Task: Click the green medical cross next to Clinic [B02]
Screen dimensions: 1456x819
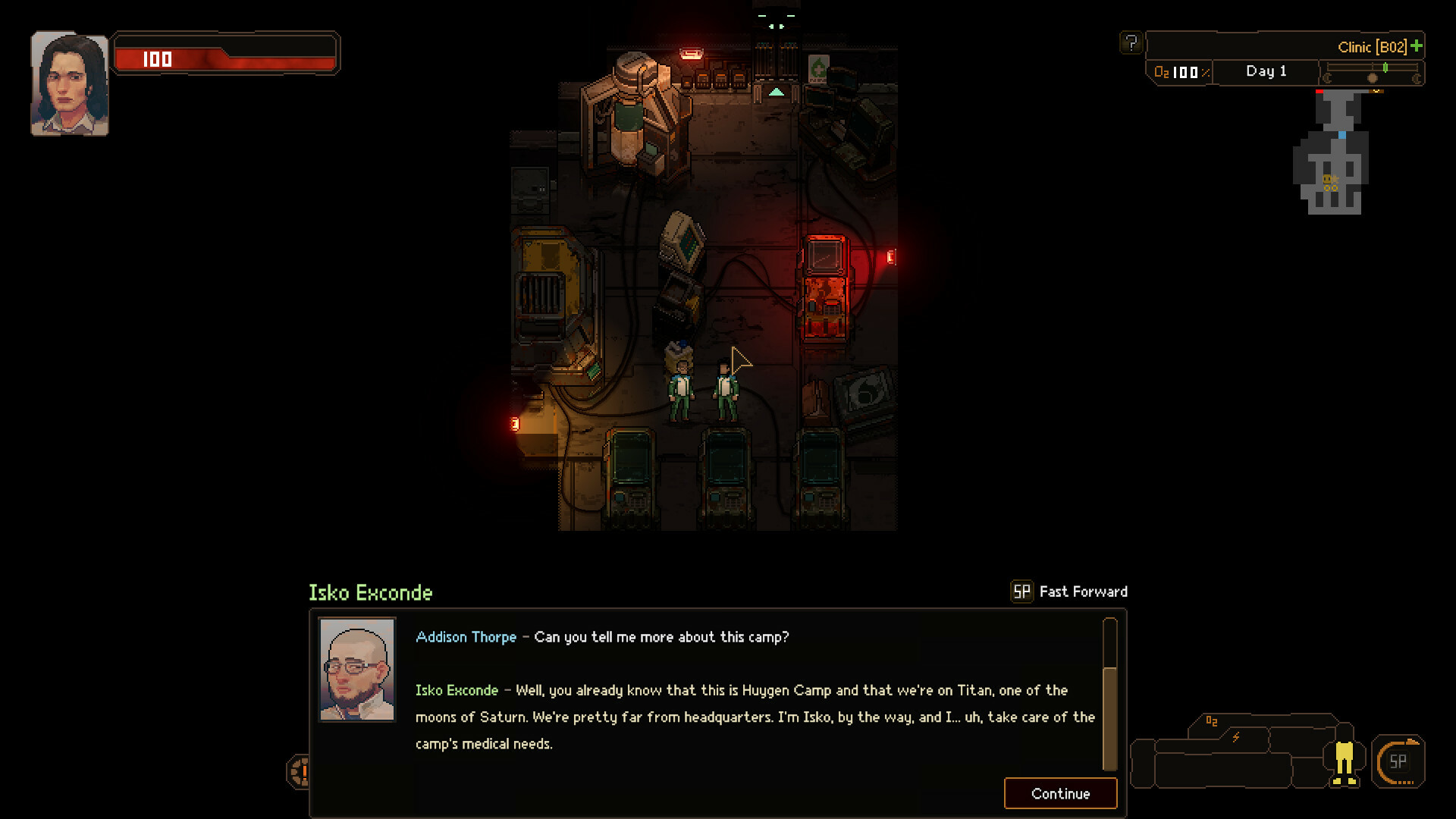Action: pyautogui.click(x=1415, y=46)
